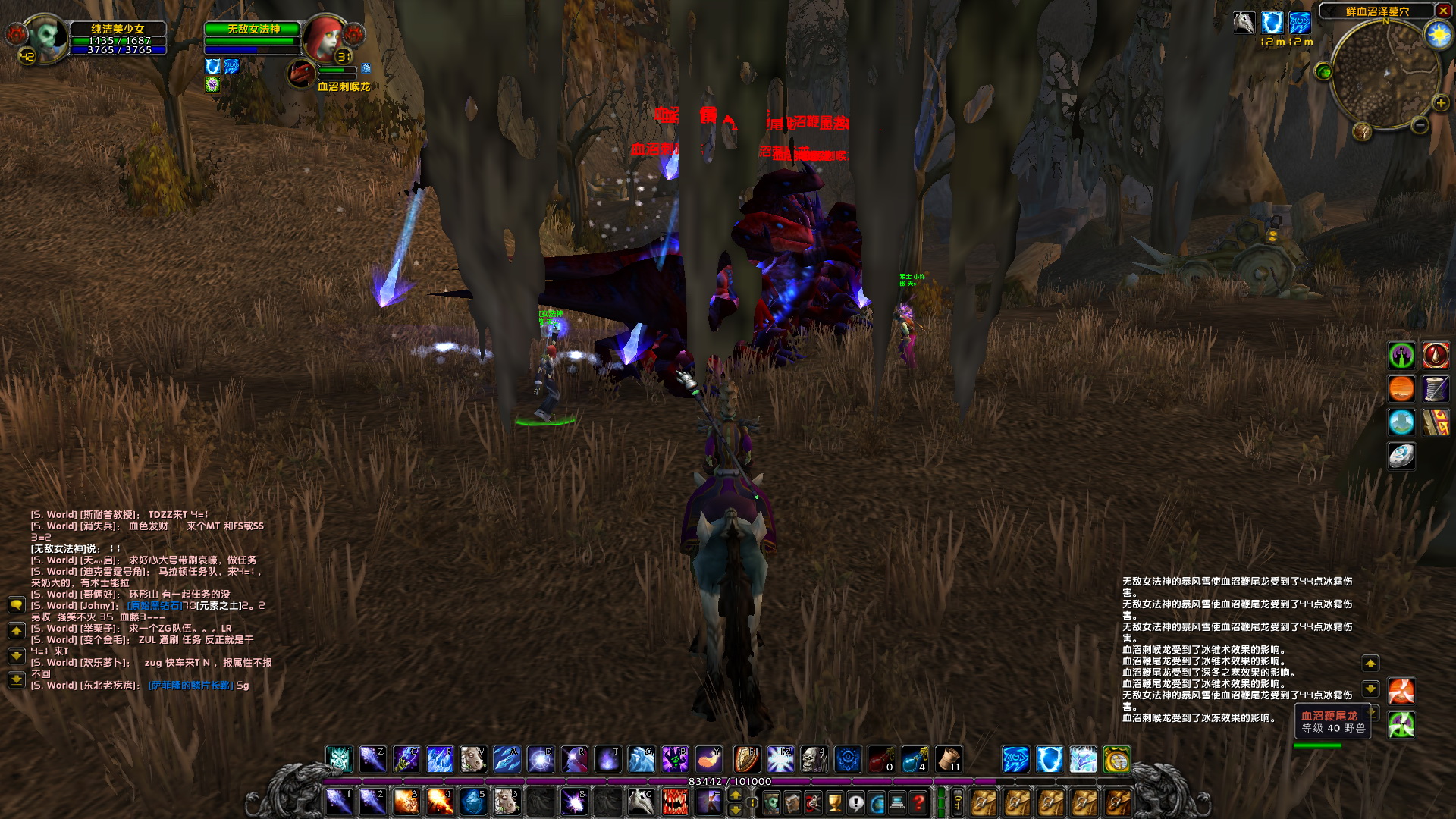
Task: Click the minimap zoom-in plus button
Action: click(1441, 102)
